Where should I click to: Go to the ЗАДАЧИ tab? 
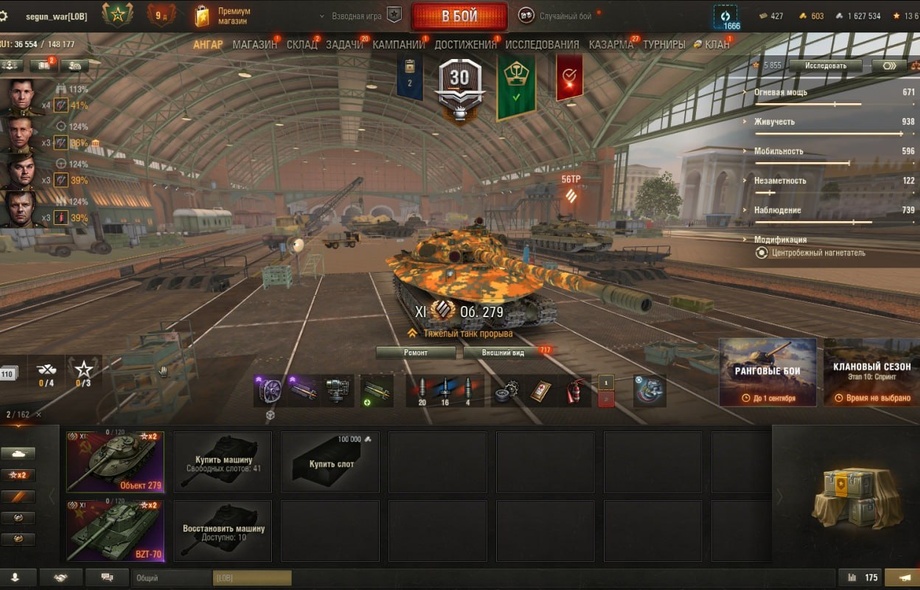point(344,45)
